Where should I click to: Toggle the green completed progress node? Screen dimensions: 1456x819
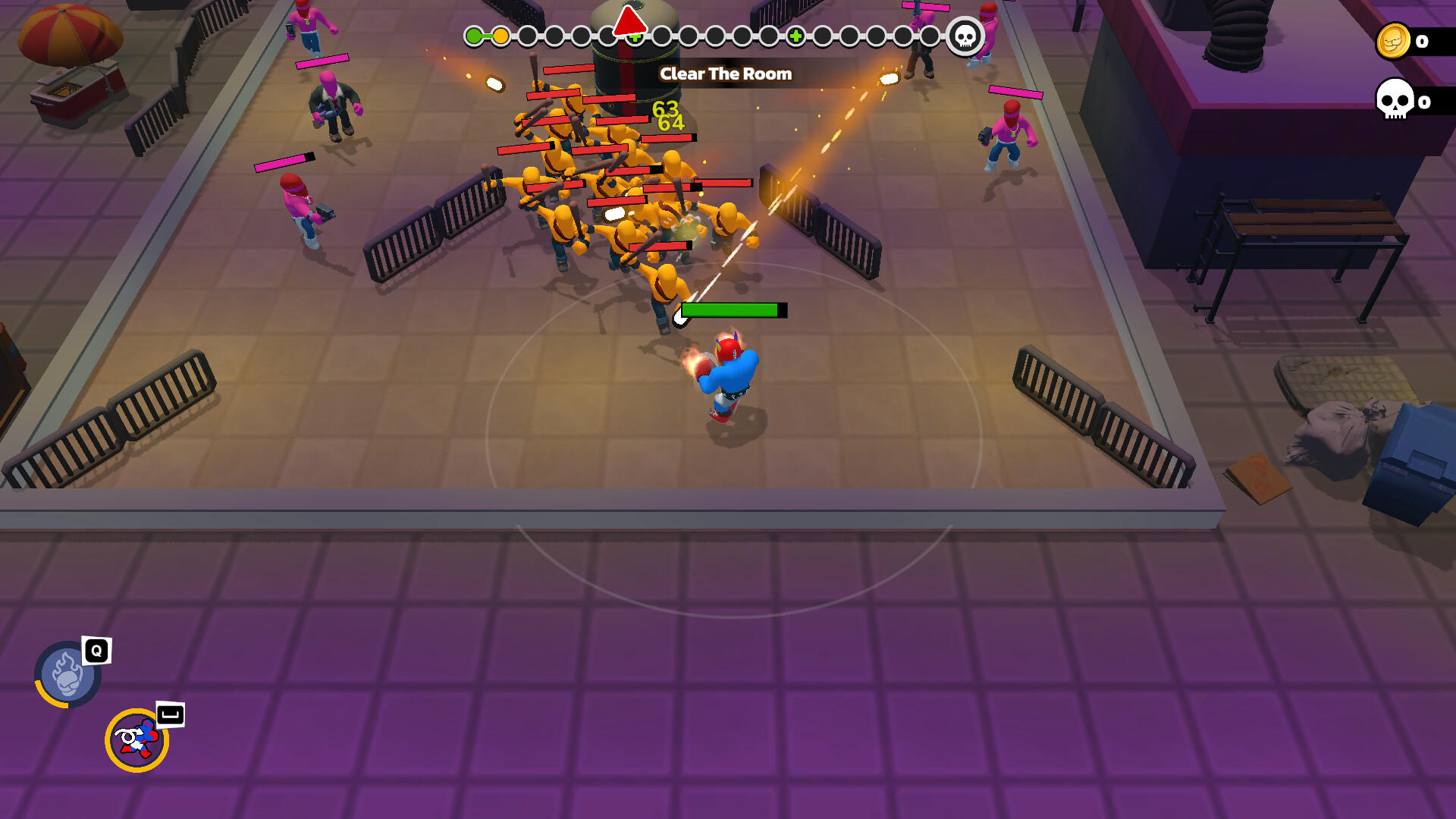474,34
